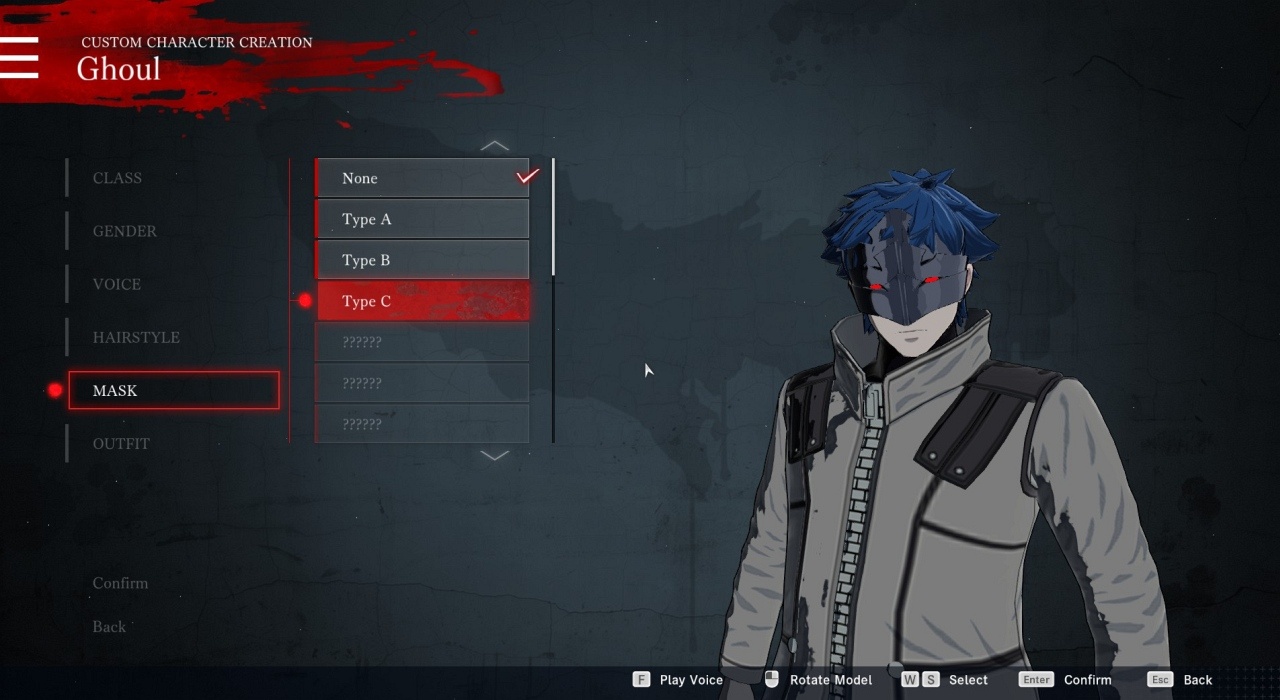
Task: Choose the MASK category
Action: [173, 390]
